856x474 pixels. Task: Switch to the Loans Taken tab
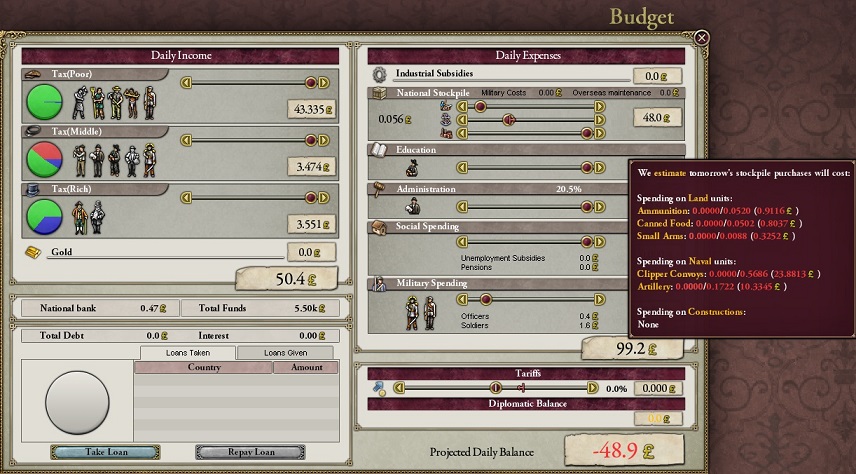188,353
